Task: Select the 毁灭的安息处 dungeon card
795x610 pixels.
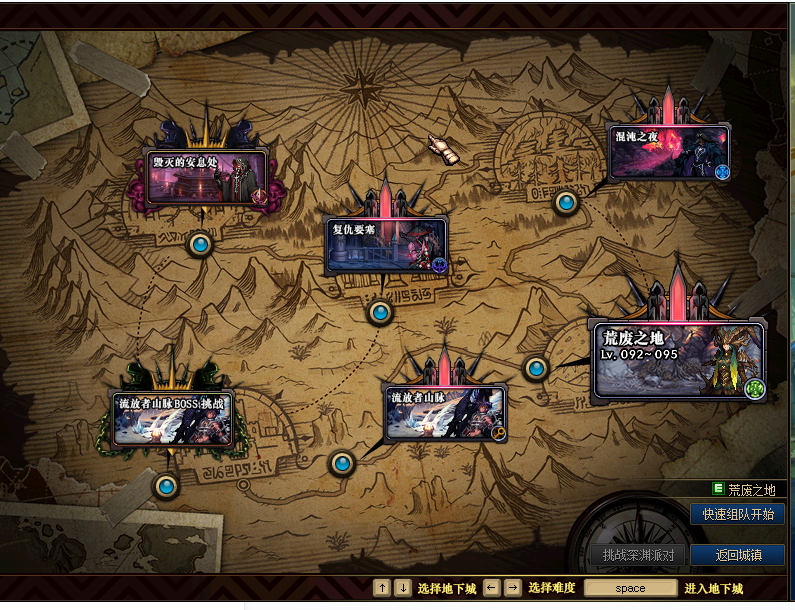Action: [x=206, y=177]
